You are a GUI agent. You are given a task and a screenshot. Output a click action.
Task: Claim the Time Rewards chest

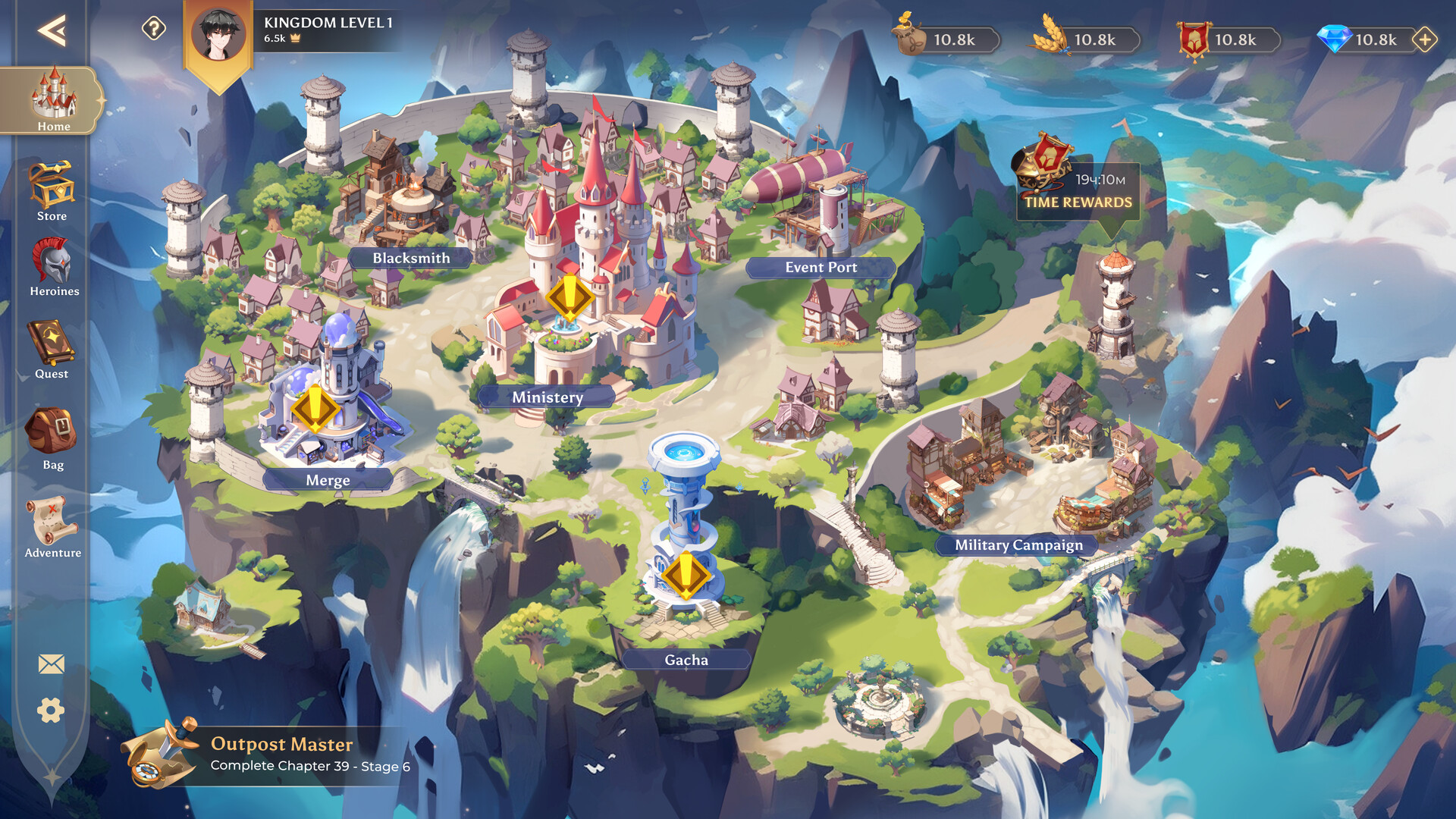pyautogui.click(x=1077, y=180)
